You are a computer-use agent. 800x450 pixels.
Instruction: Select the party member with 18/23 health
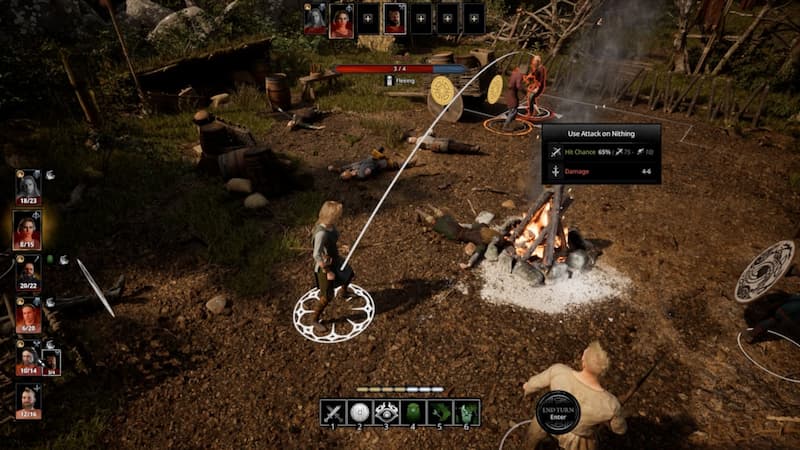point(28,186)
